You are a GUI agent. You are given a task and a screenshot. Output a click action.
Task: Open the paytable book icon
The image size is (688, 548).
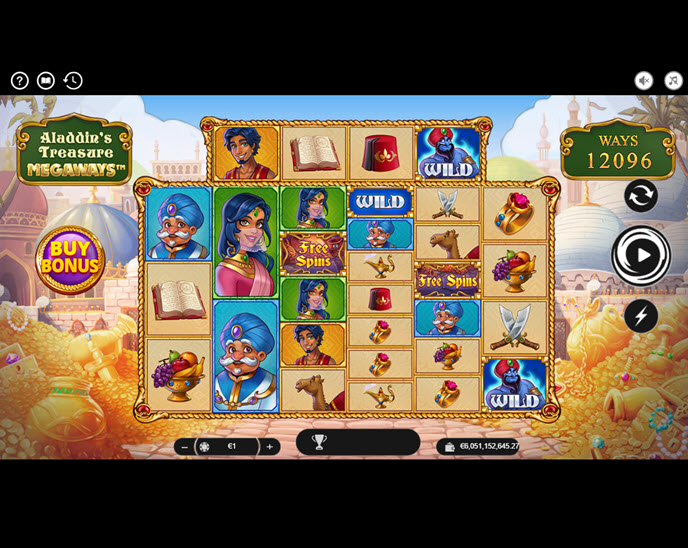[x=46, y=81]
